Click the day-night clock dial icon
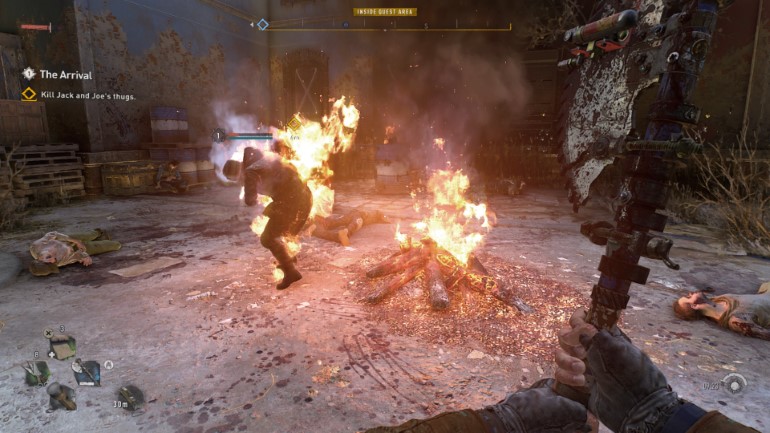 coord(735,383)
